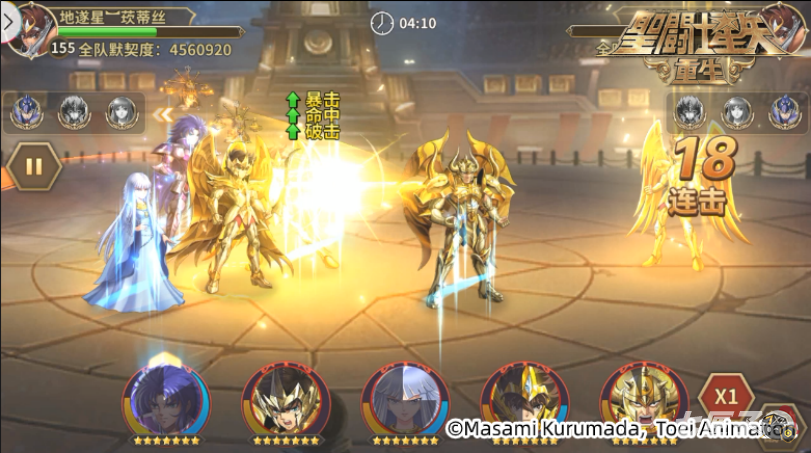
Task: Activate the golden lion-helmet saint skill portrait
Action: 643,398
